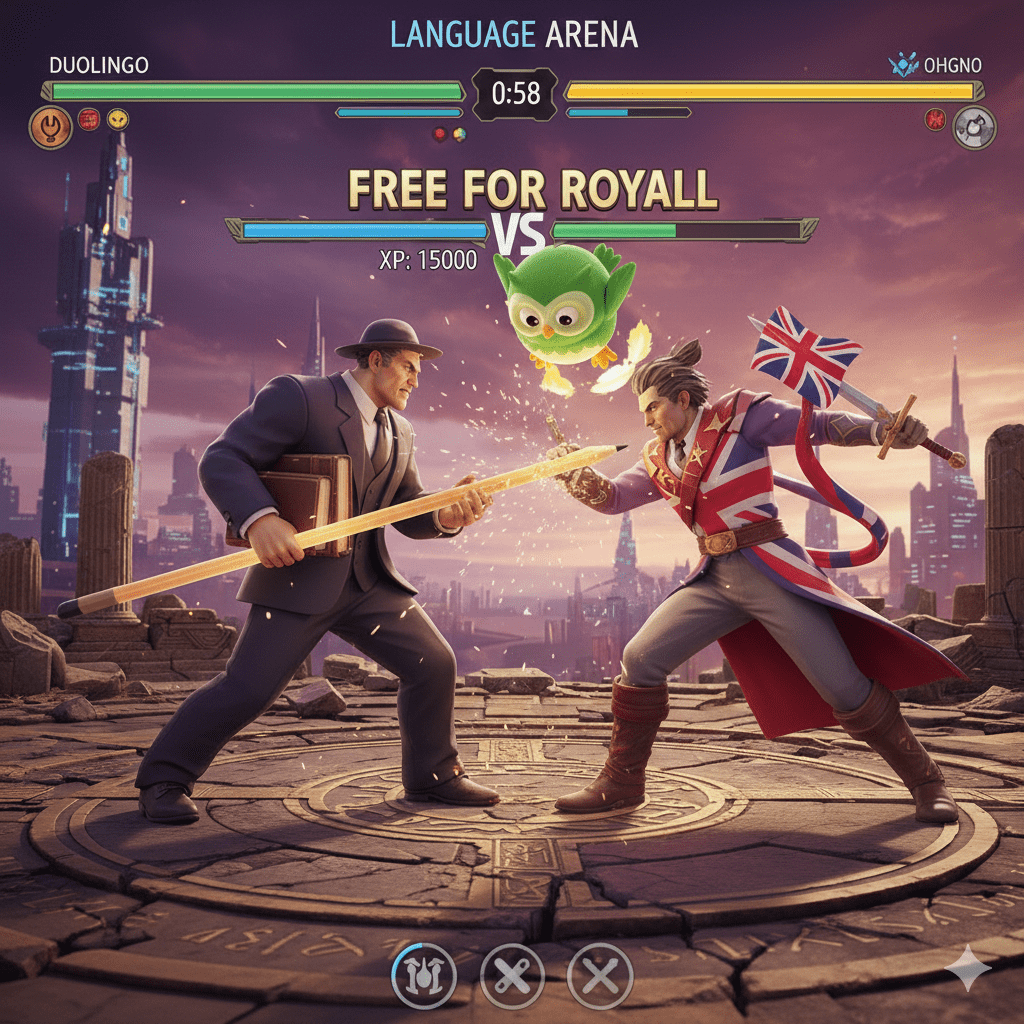The width and height of the screenshot is (1024, 1024).
Task: Select the small red icon under OHGNO's bar
Action: click(937, 120)
